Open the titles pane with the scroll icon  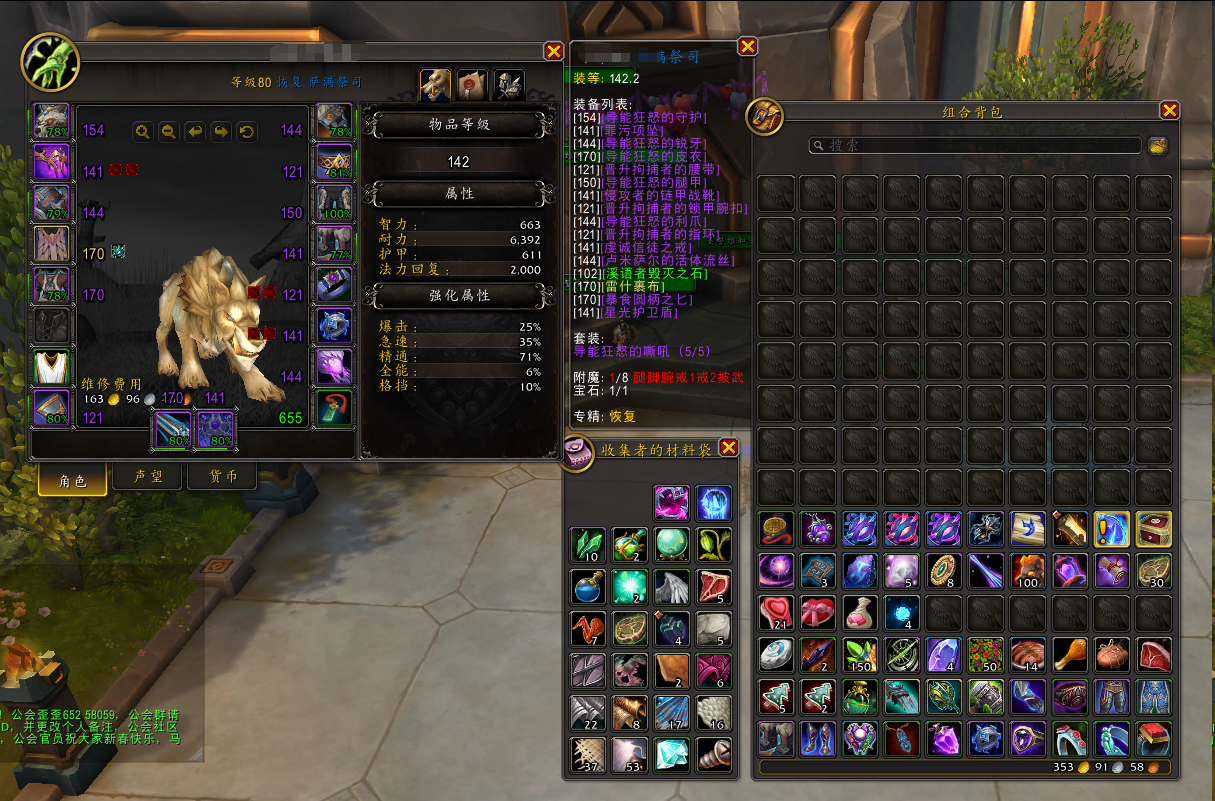[472, 86]
